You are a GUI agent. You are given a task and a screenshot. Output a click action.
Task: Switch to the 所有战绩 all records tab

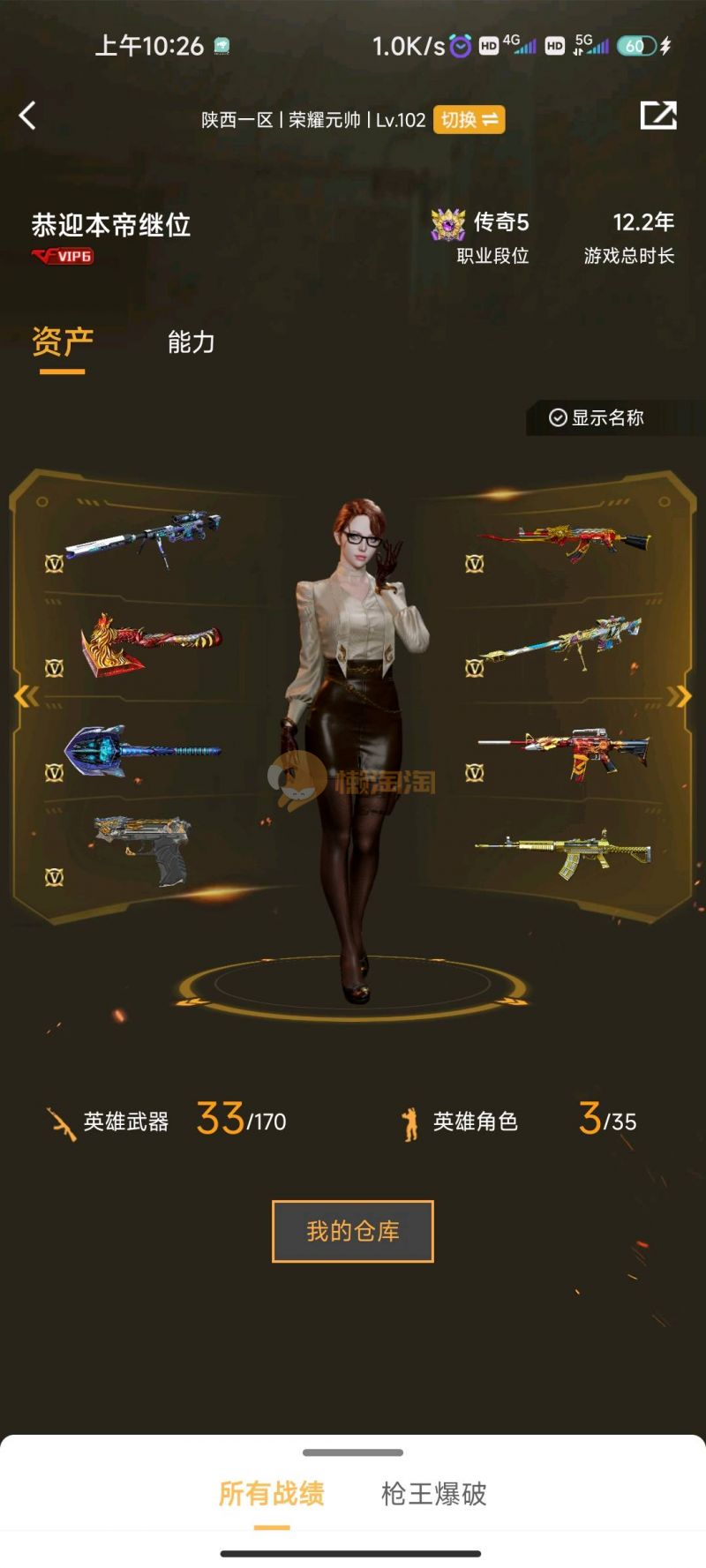pos(271,1494)
